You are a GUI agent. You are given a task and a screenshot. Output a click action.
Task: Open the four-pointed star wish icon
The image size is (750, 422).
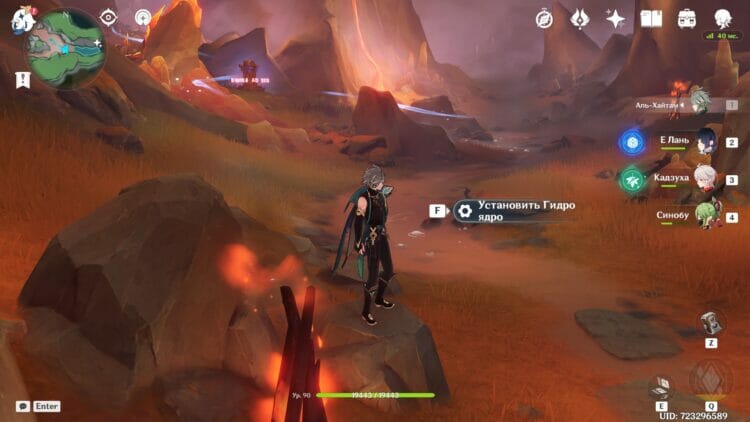[x=616, y=19]
